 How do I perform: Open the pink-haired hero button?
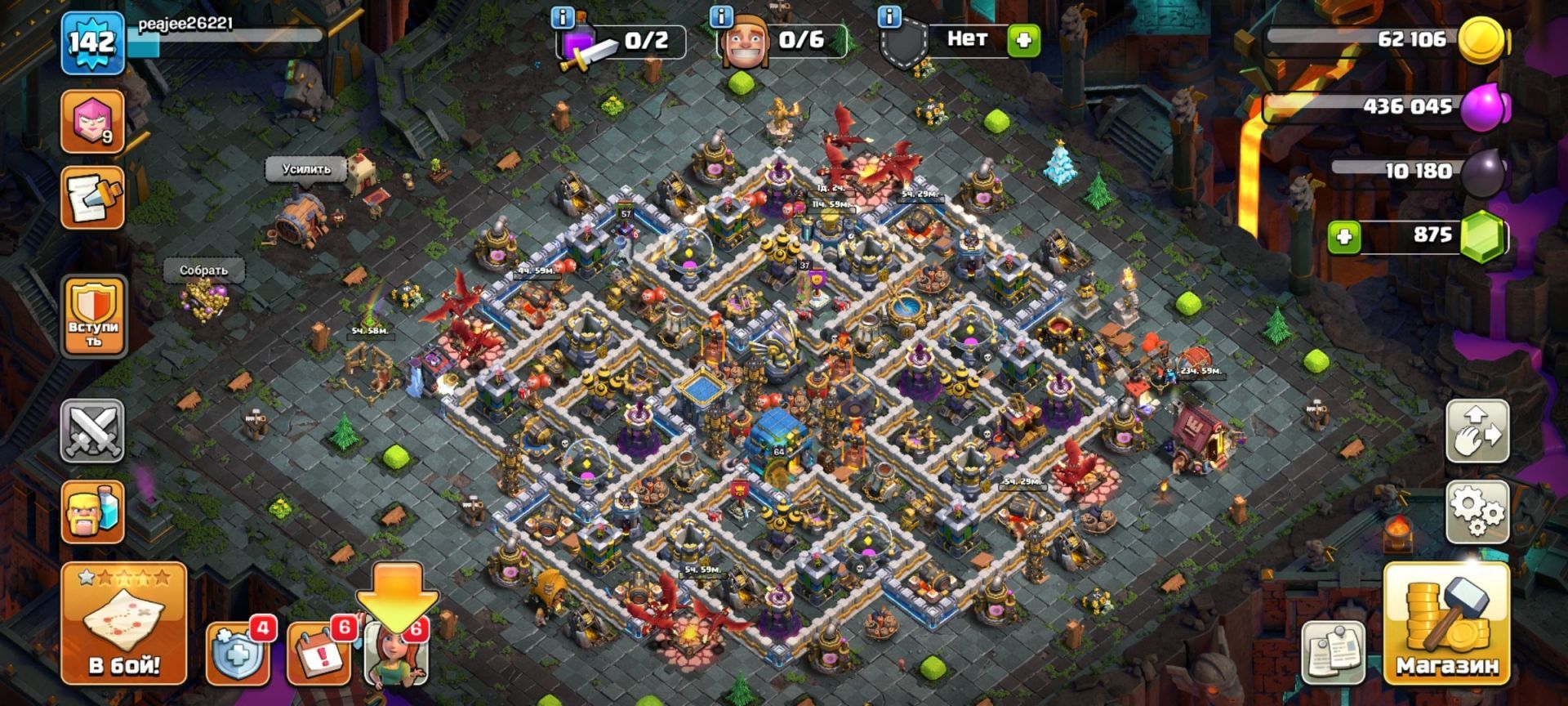click(x=92, y=121)
